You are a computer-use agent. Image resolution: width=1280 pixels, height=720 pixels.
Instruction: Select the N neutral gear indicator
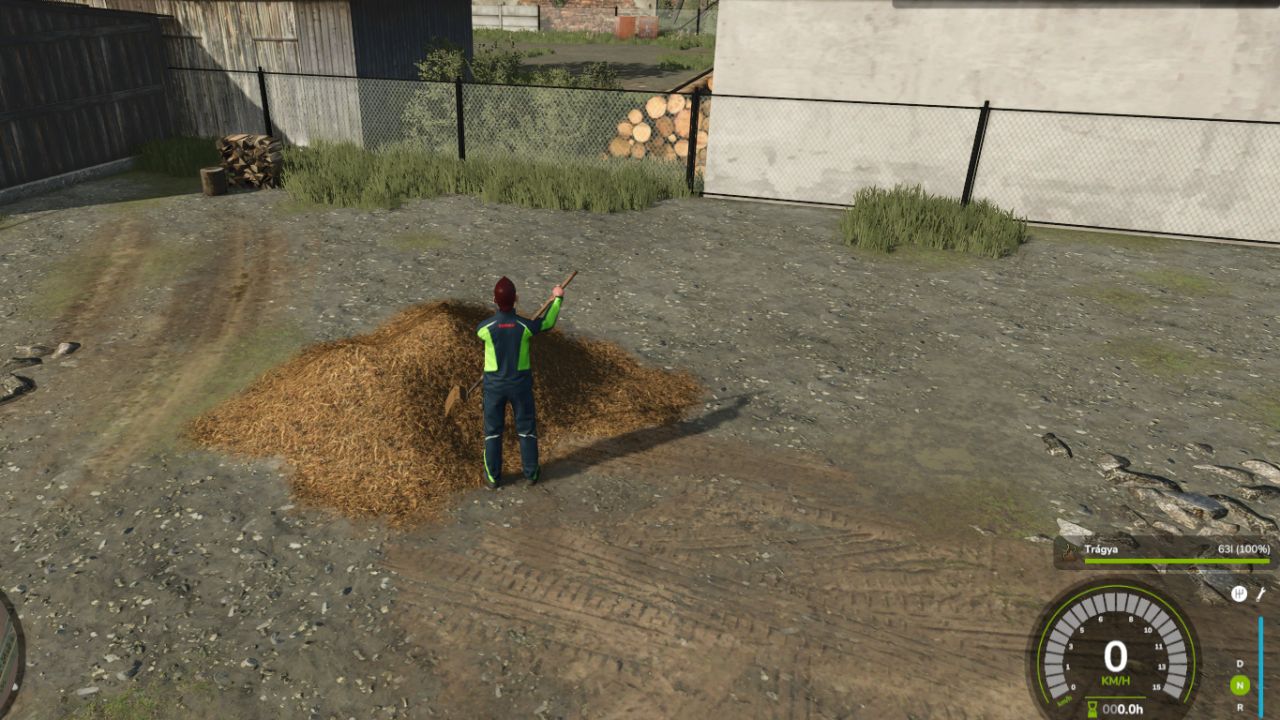coord(1240,684)
